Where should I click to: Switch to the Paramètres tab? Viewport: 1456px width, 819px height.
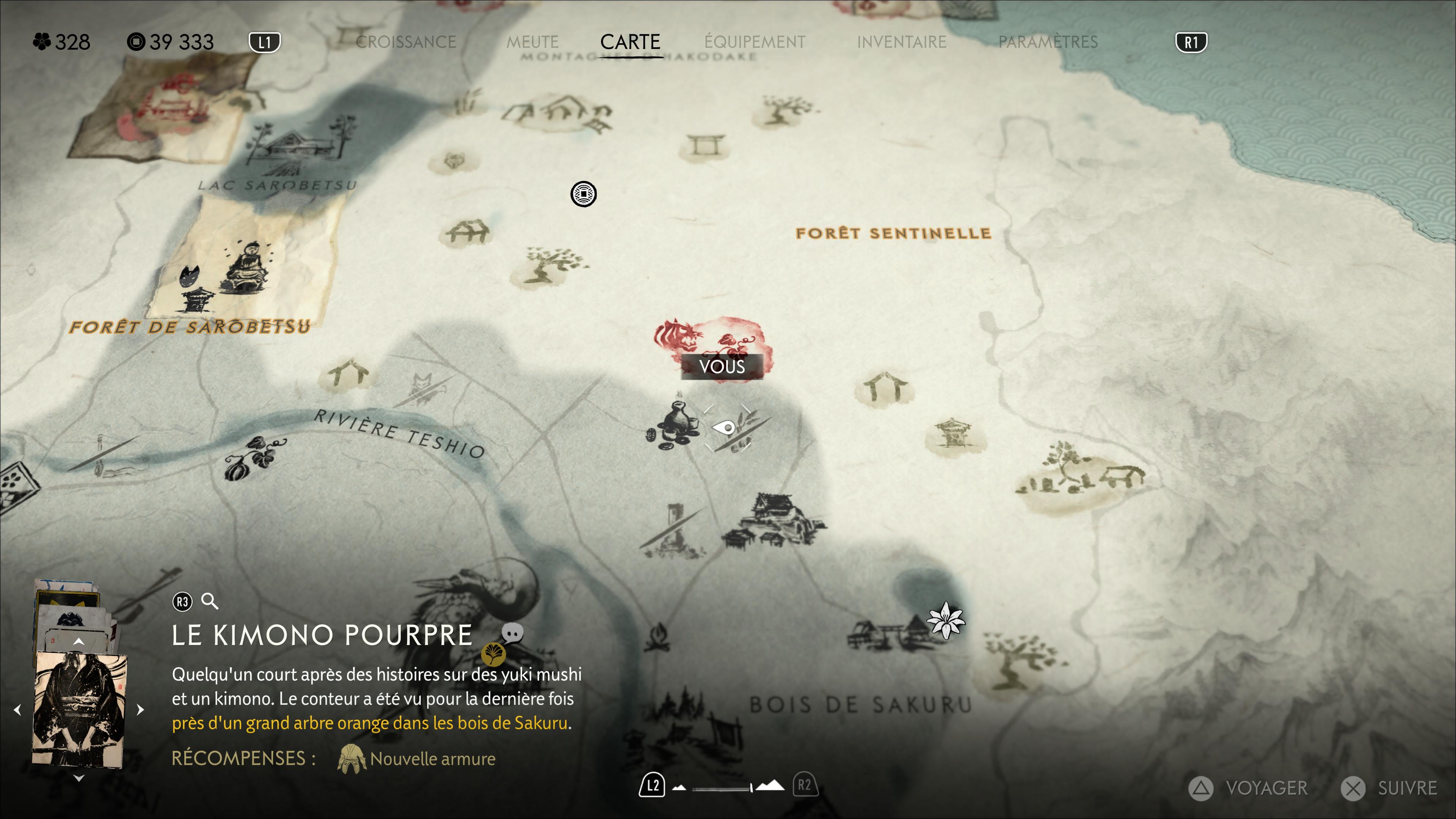[1047, 42]
